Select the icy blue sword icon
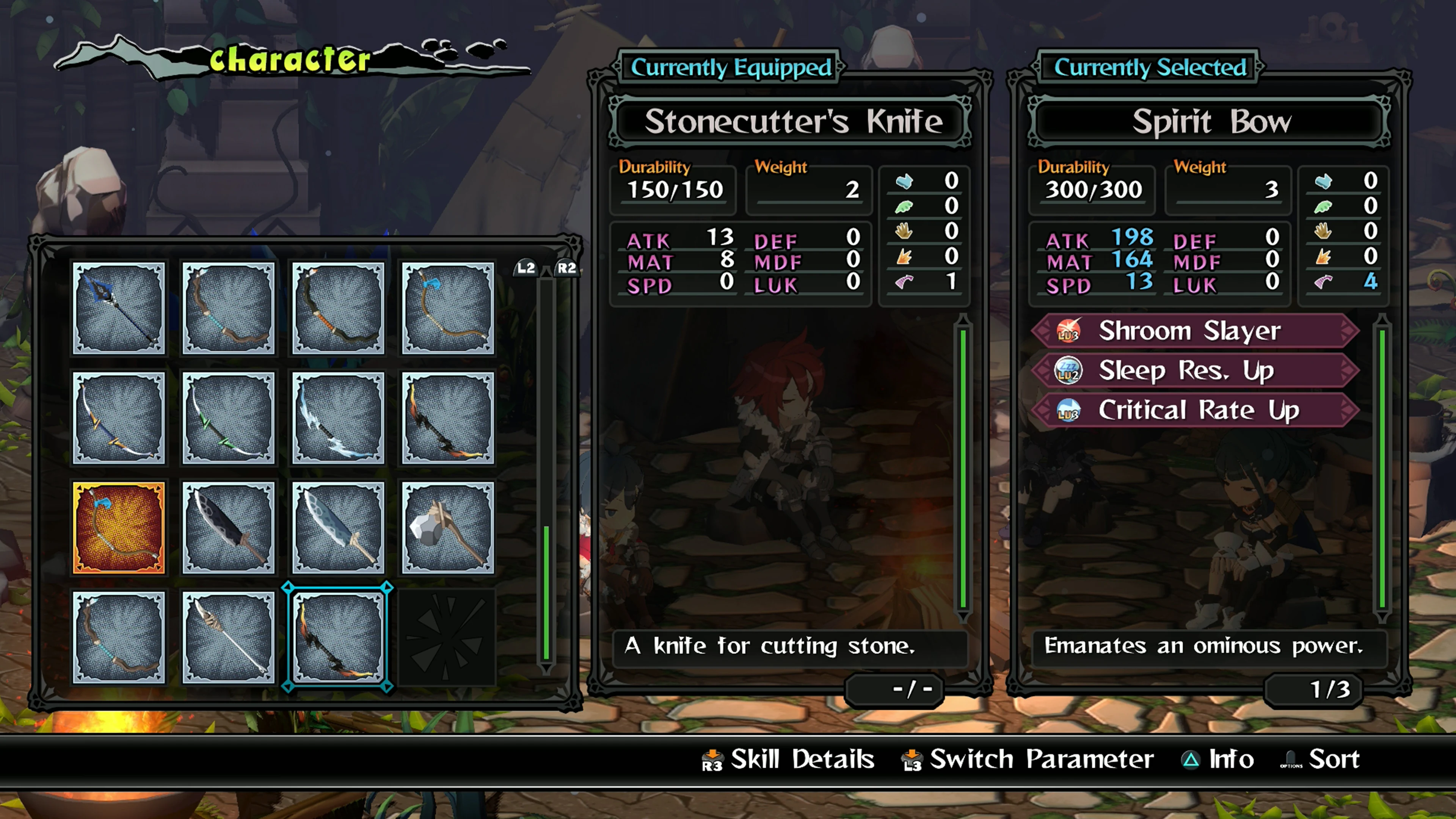This screenshot has height=819, width=1456. pyautogui.click(x=338, y=418)
